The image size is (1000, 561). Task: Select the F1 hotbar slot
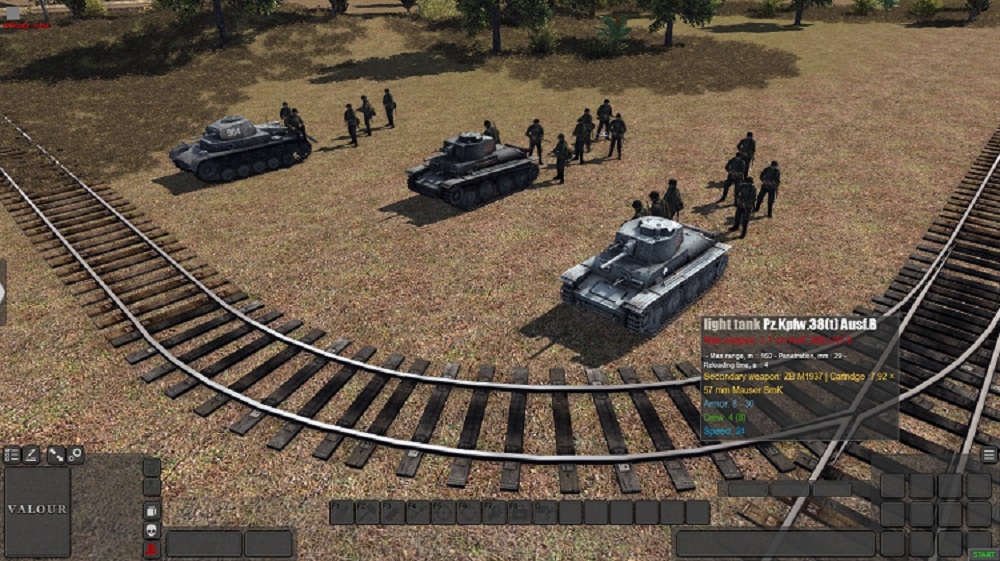click(x=343, y=513)
